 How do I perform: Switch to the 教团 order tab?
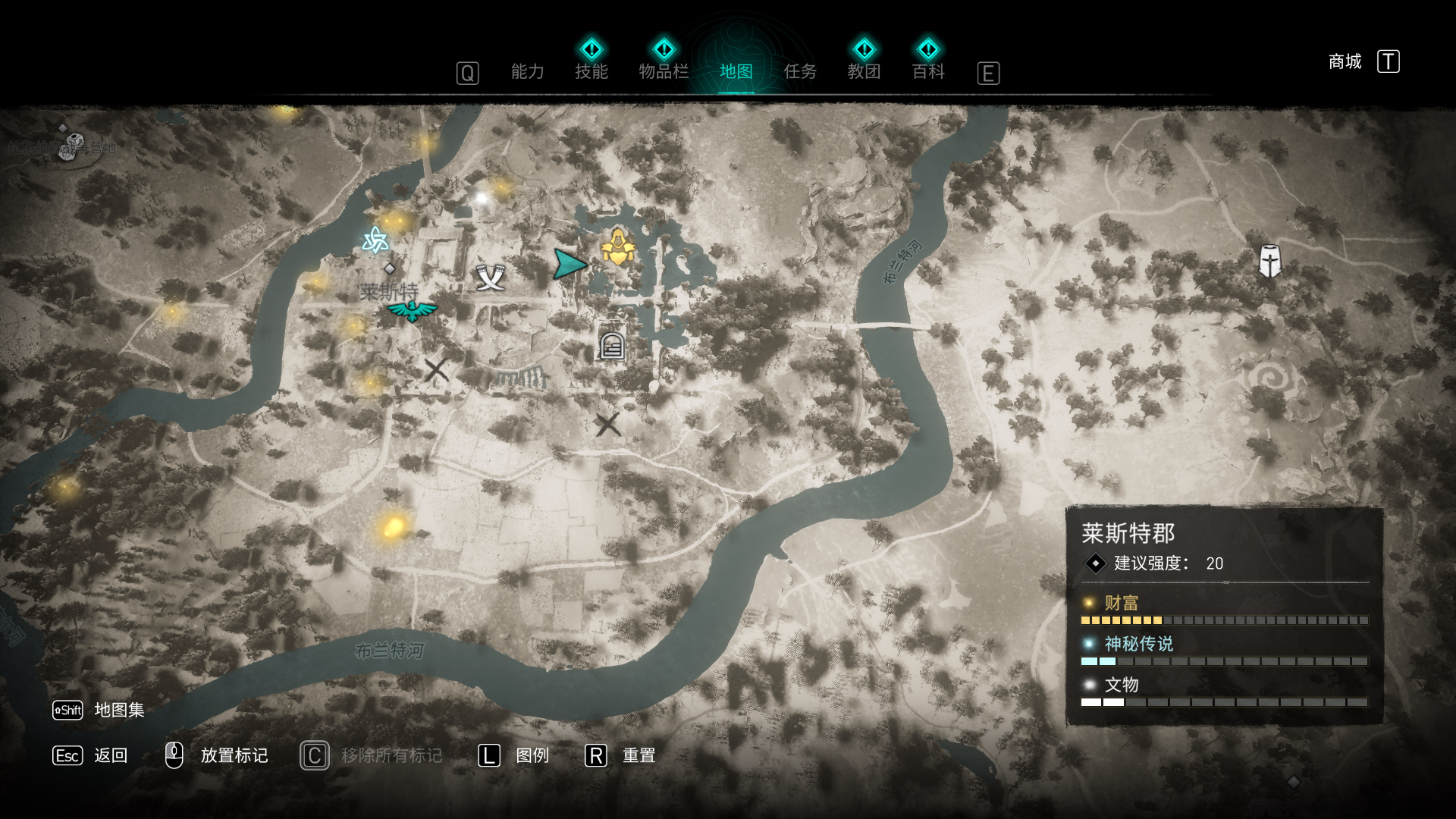pos(864,72)
